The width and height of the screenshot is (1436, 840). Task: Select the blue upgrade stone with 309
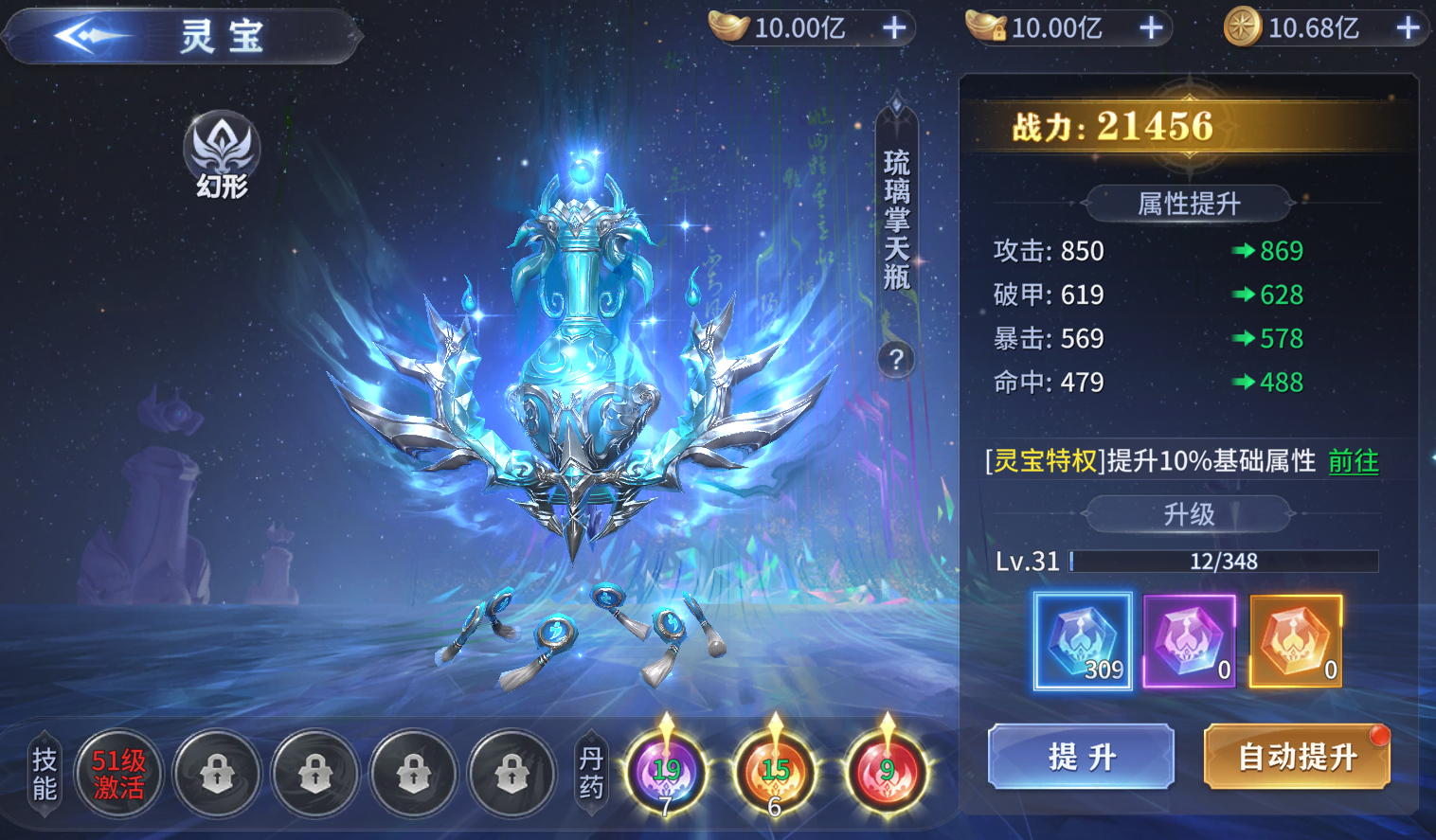click(x=1082, y=641)
